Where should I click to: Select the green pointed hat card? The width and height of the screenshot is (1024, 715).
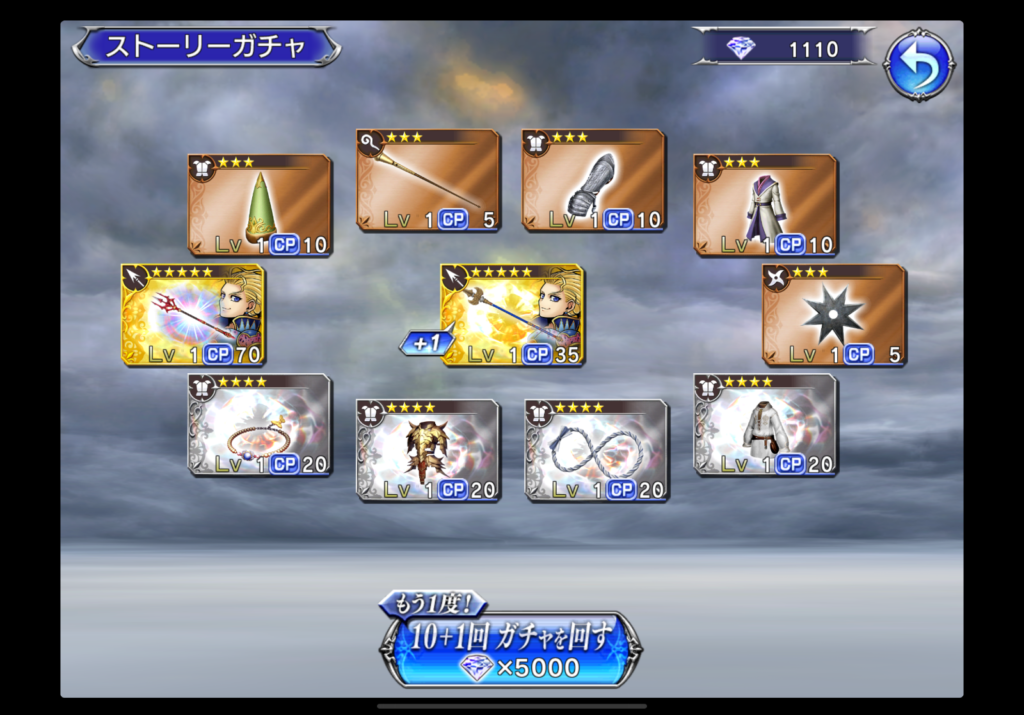[260, 205]
